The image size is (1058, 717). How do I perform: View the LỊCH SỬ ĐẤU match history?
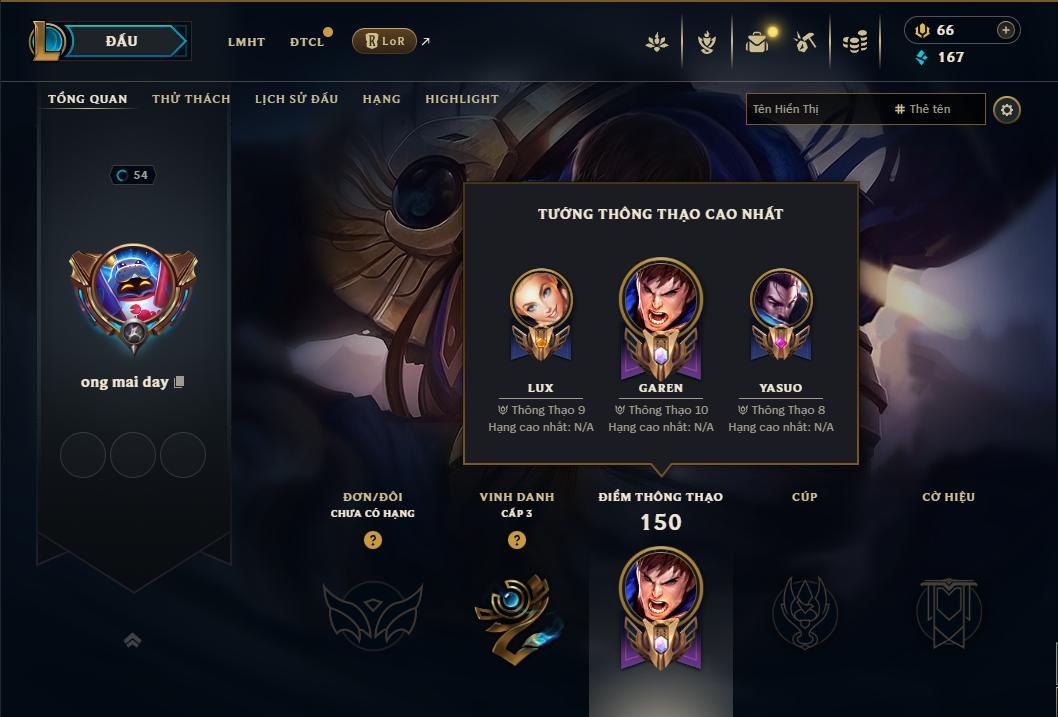296,99
